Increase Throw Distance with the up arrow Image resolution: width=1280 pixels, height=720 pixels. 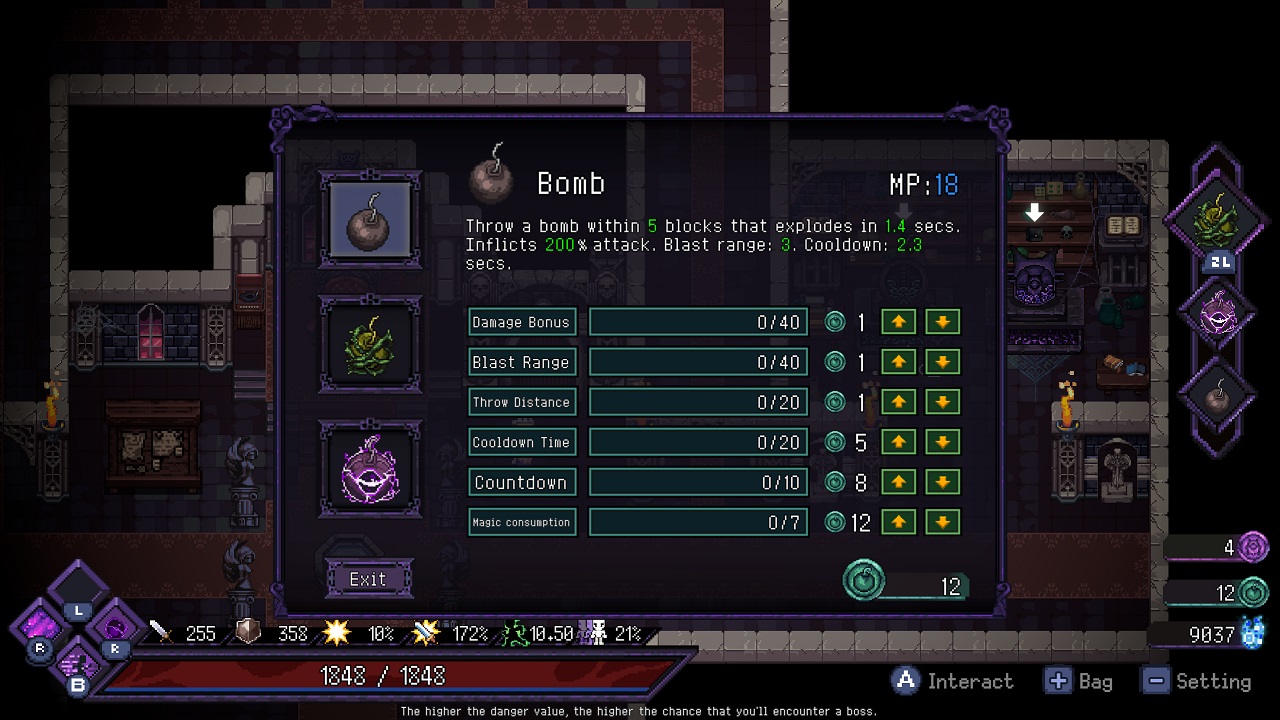pyautogui.click(x=897, y=402)
